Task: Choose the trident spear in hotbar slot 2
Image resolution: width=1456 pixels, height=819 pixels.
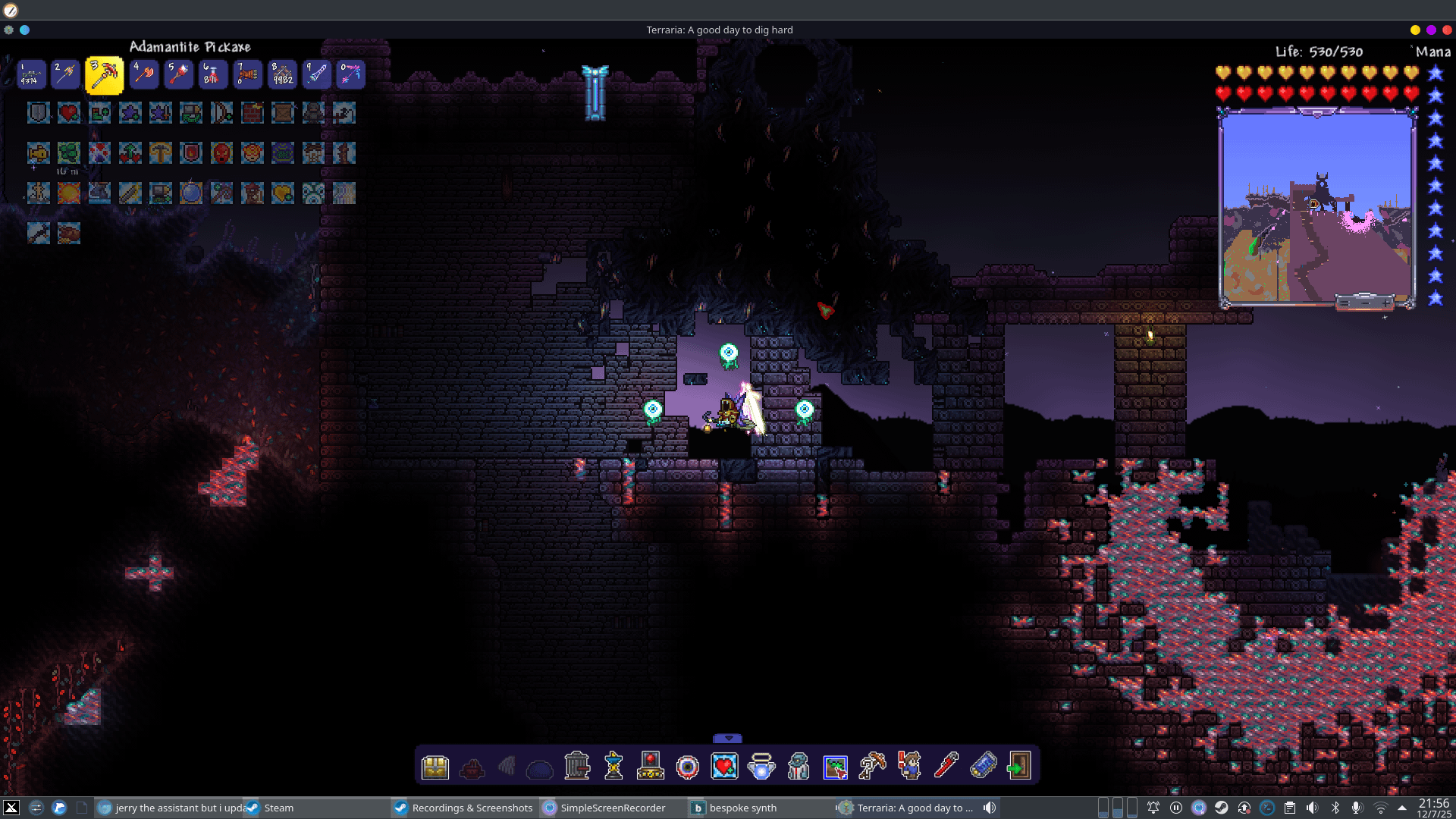Action: tap(67, 74)
